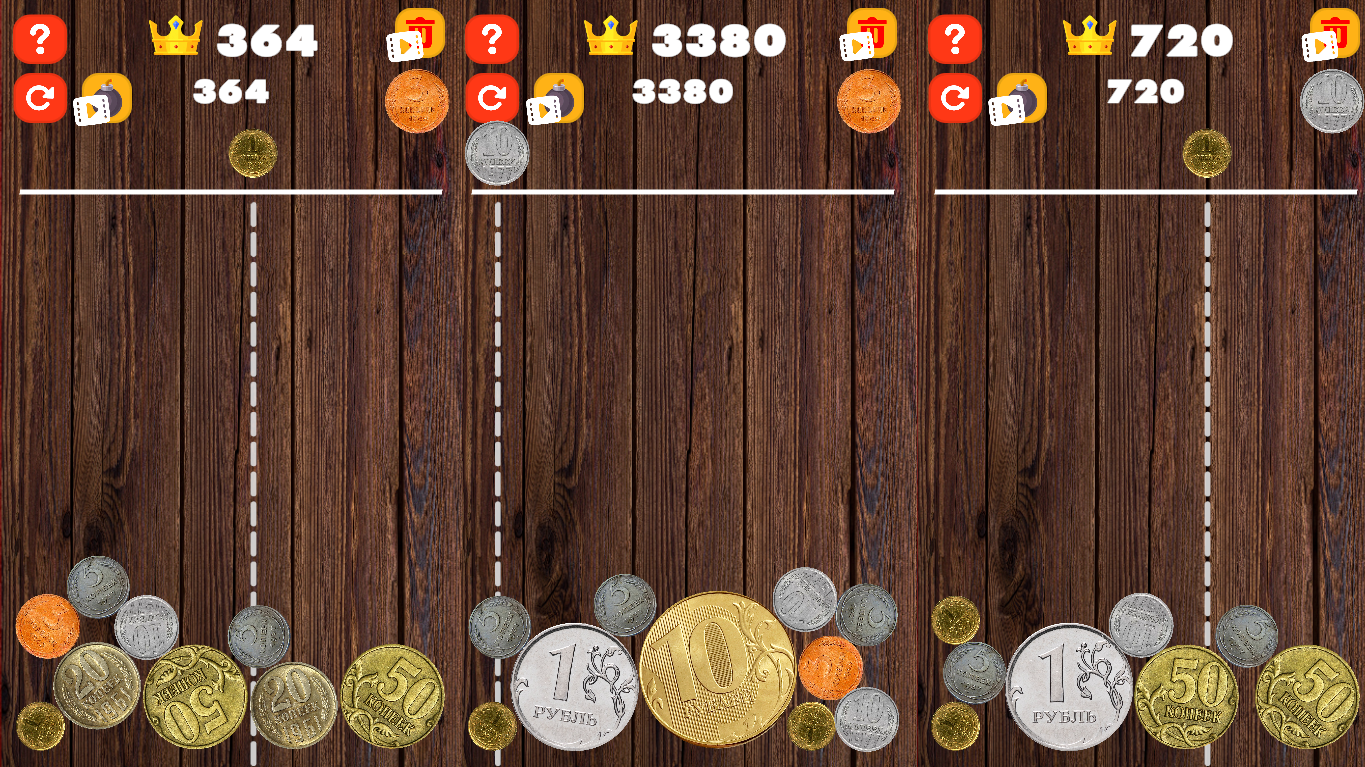
Task: Activate the bomb power-up in the right panel
Action: coord(1020,98)
